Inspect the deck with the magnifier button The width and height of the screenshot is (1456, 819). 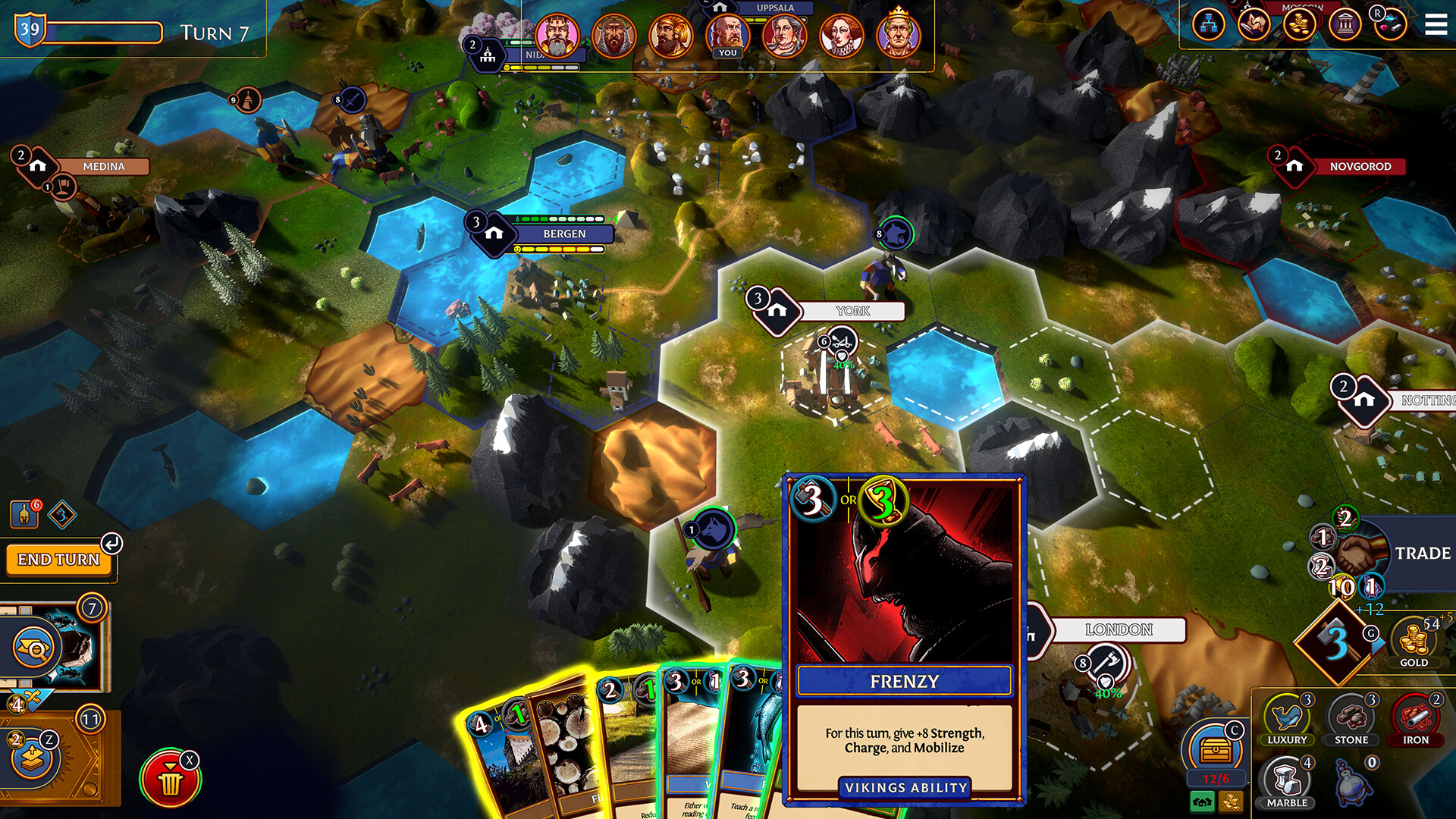34,647
